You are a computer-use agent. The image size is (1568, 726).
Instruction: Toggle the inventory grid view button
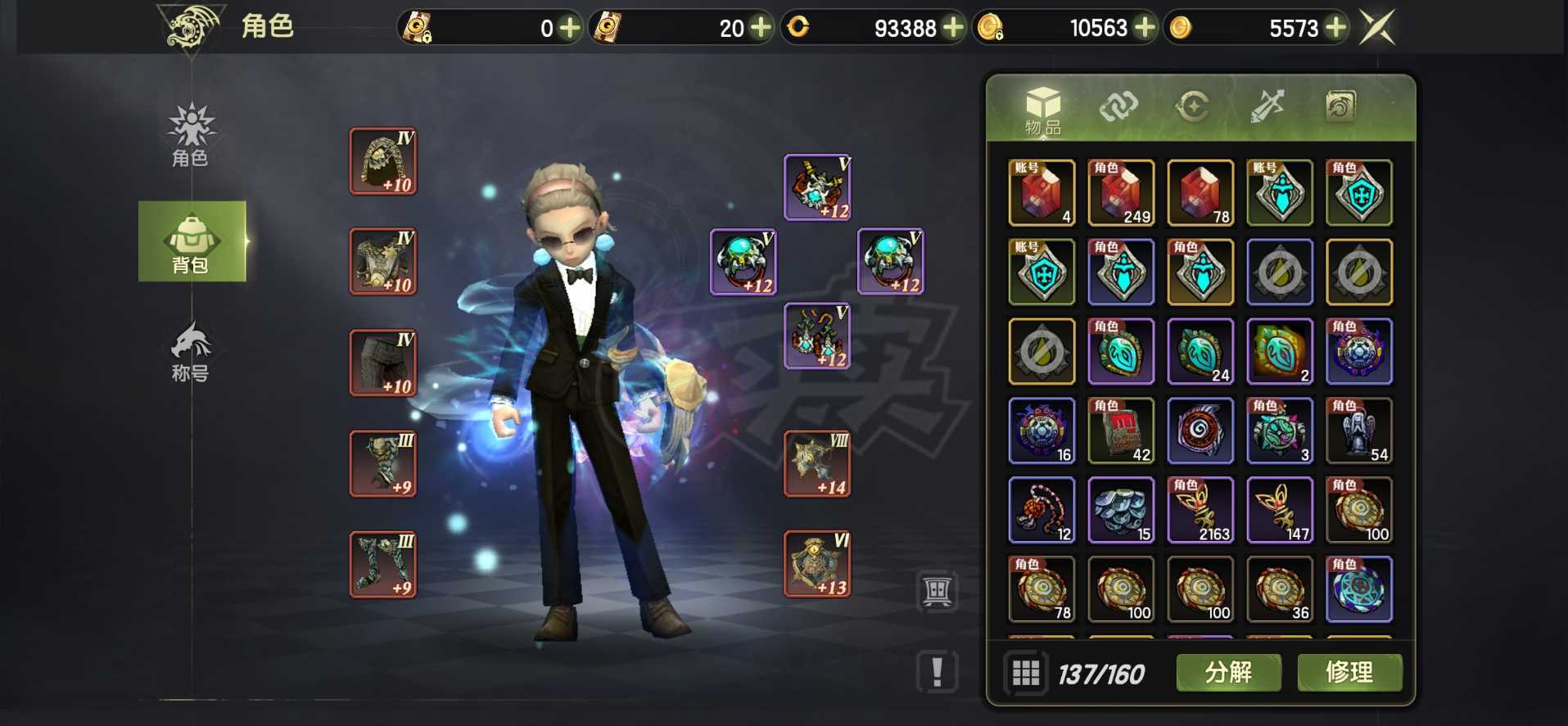click(x=1025, y=673)
